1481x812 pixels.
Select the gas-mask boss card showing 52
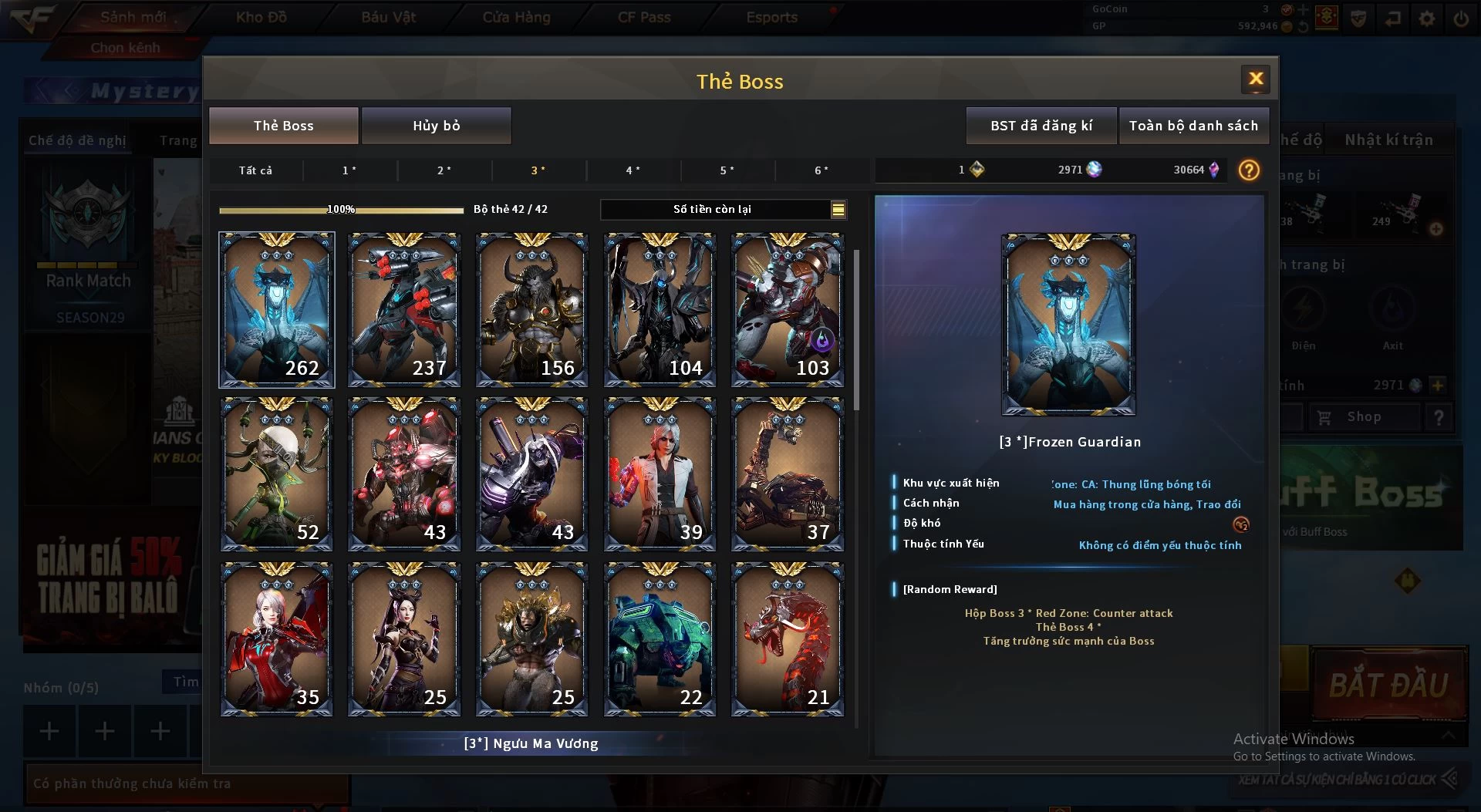tap(277, 473)
